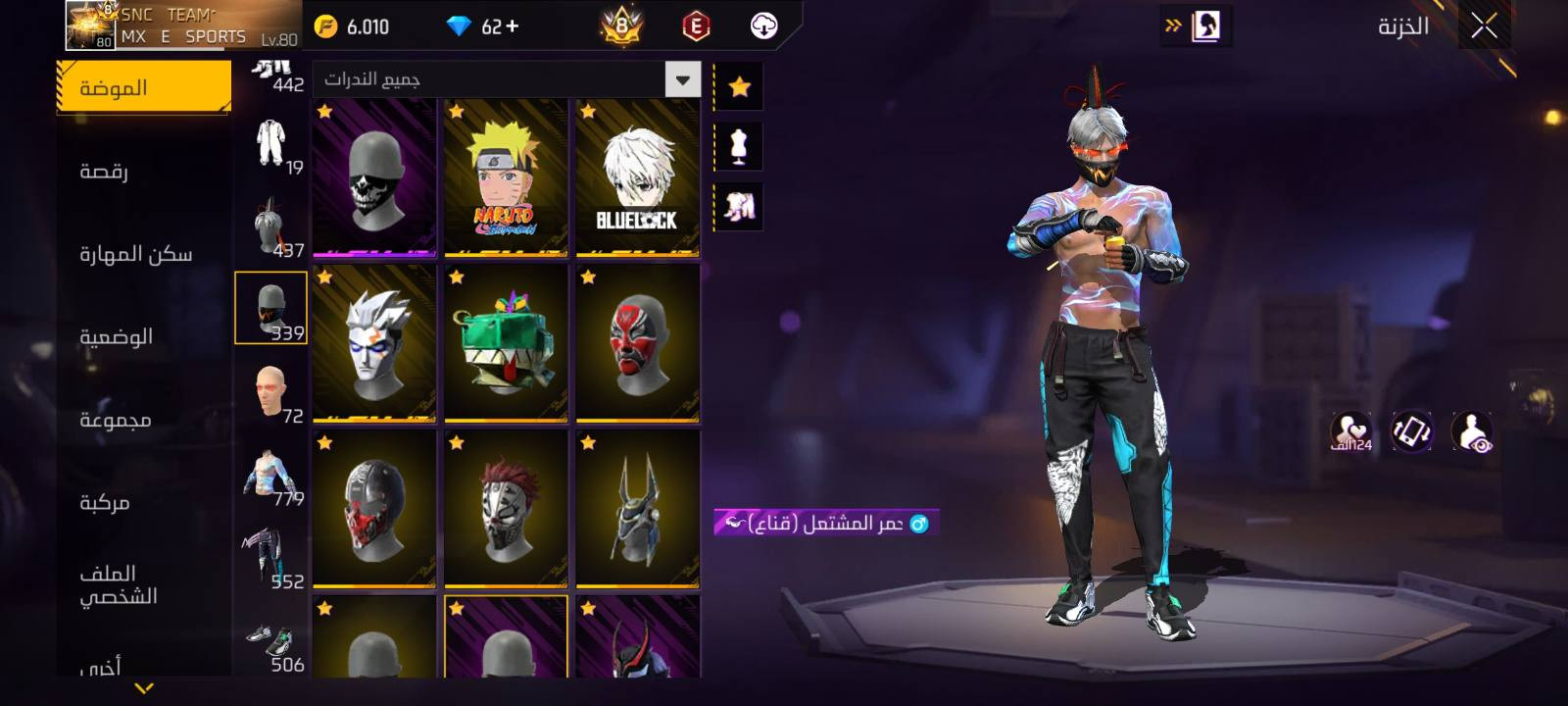This screenshot has width=1568, height=706.
Task: Switch to the الموضة (Fashion) tab
Action: (x=143, y=87)
